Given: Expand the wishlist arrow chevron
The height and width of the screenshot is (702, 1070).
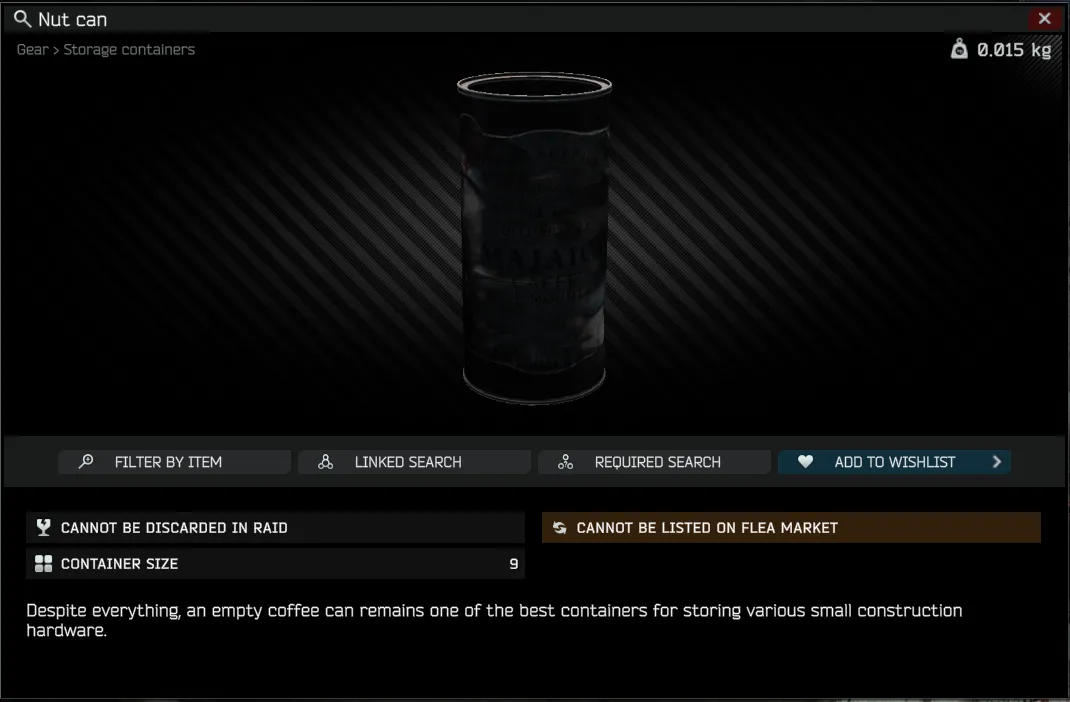Looking at the screenshot, I should coord(996,462).
